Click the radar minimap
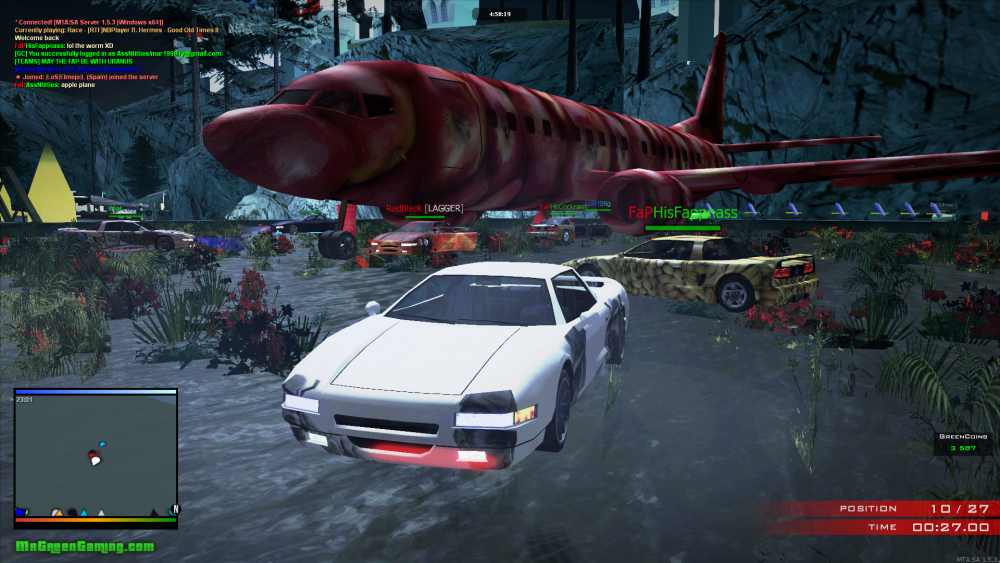 95,452
